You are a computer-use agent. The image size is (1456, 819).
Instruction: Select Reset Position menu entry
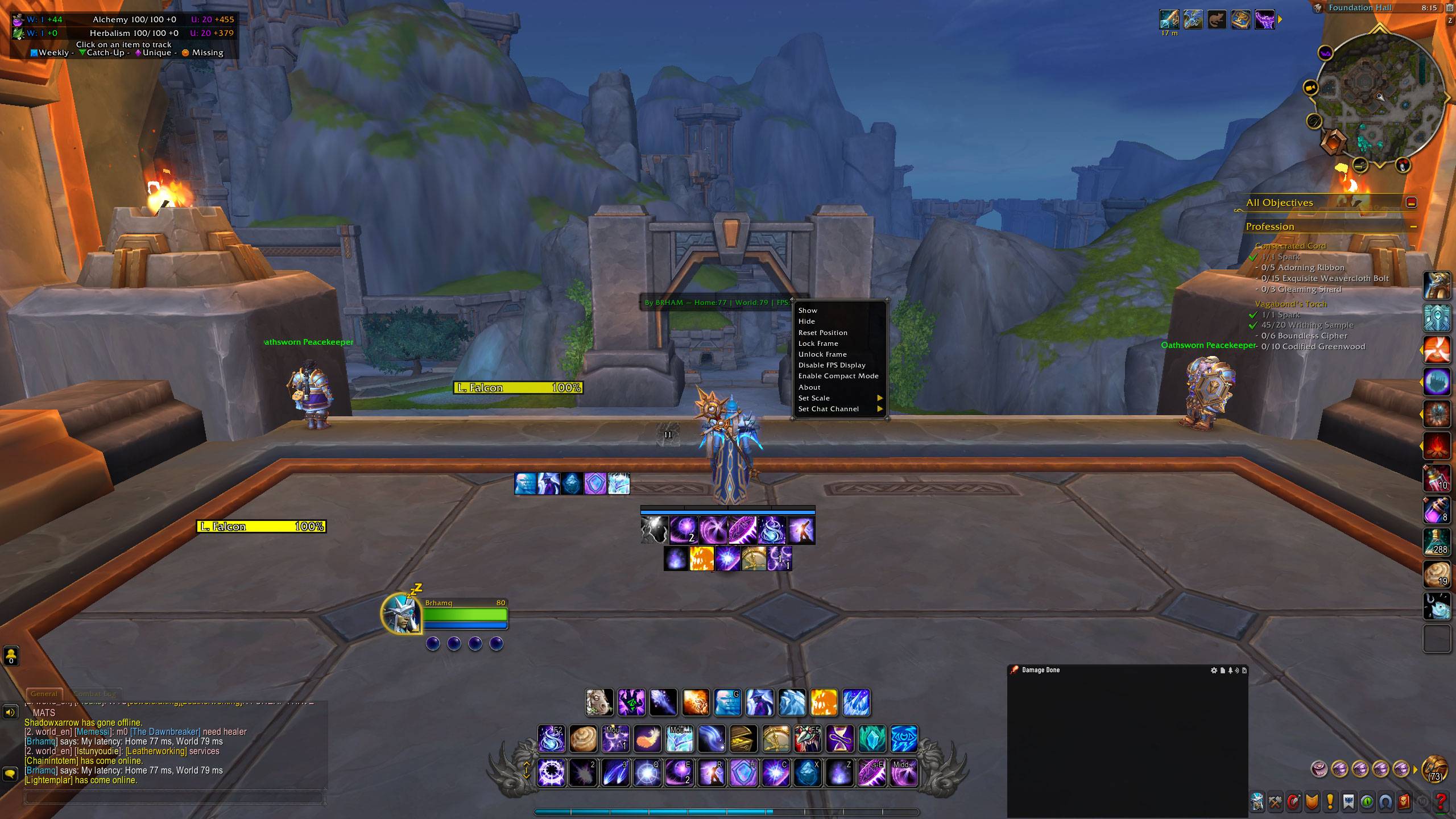822,333
